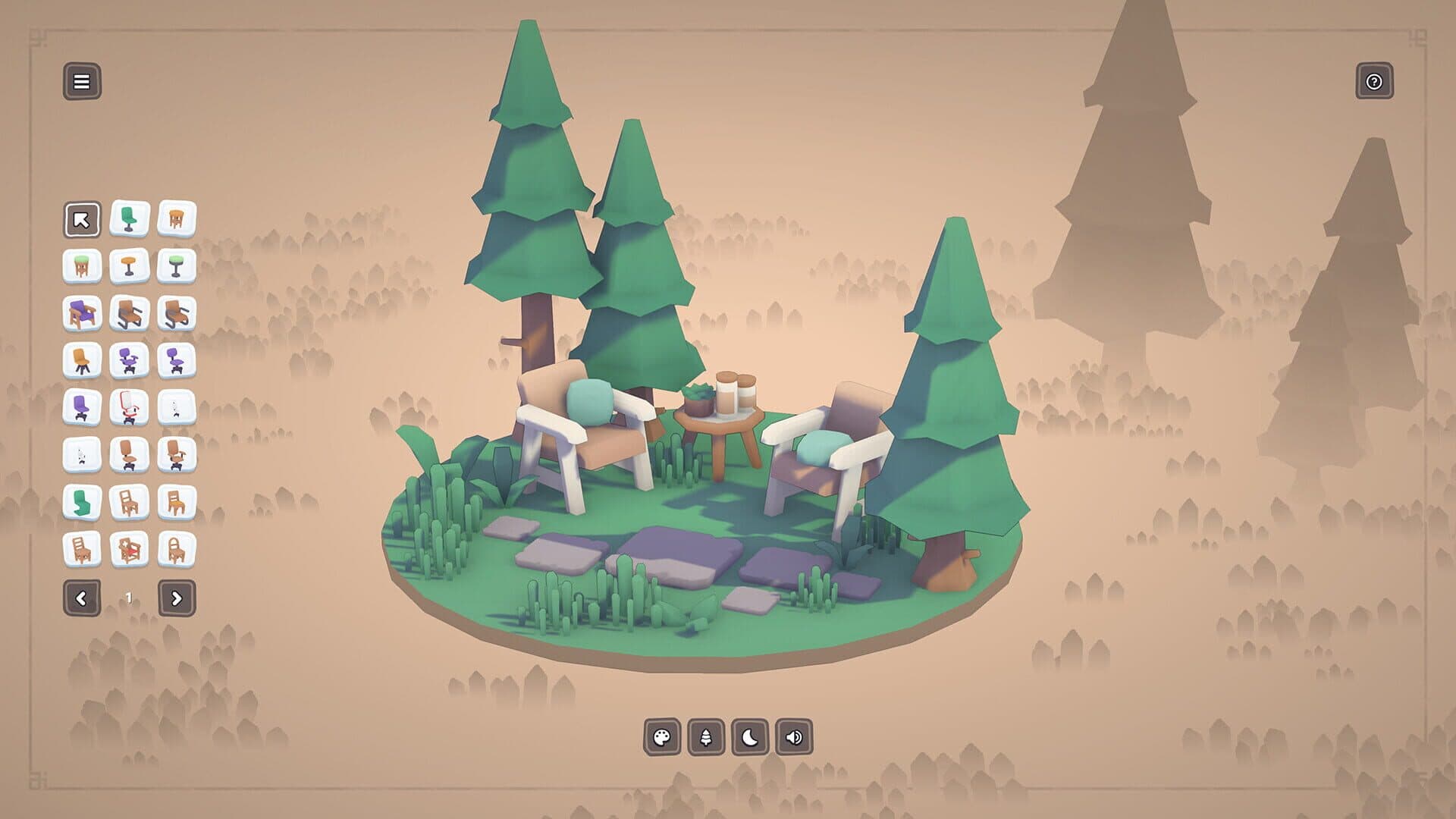The height and width of the screenshot is (819, 1456).
Task: Select the cursor/select tool in the sidebar
Action: pyautogui.click(x=82, y=220)
